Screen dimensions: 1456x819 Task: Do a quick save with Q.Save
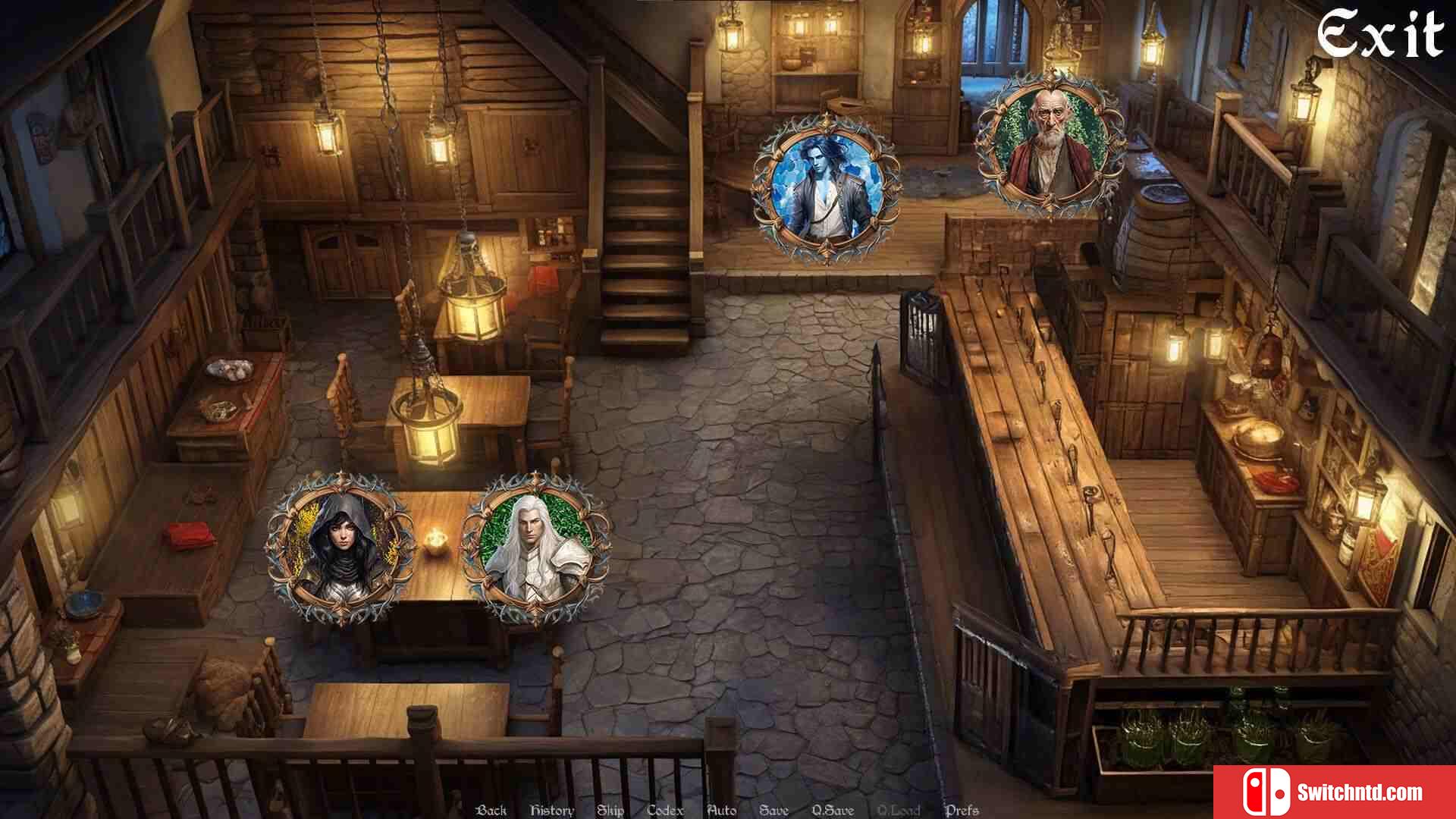833,810
